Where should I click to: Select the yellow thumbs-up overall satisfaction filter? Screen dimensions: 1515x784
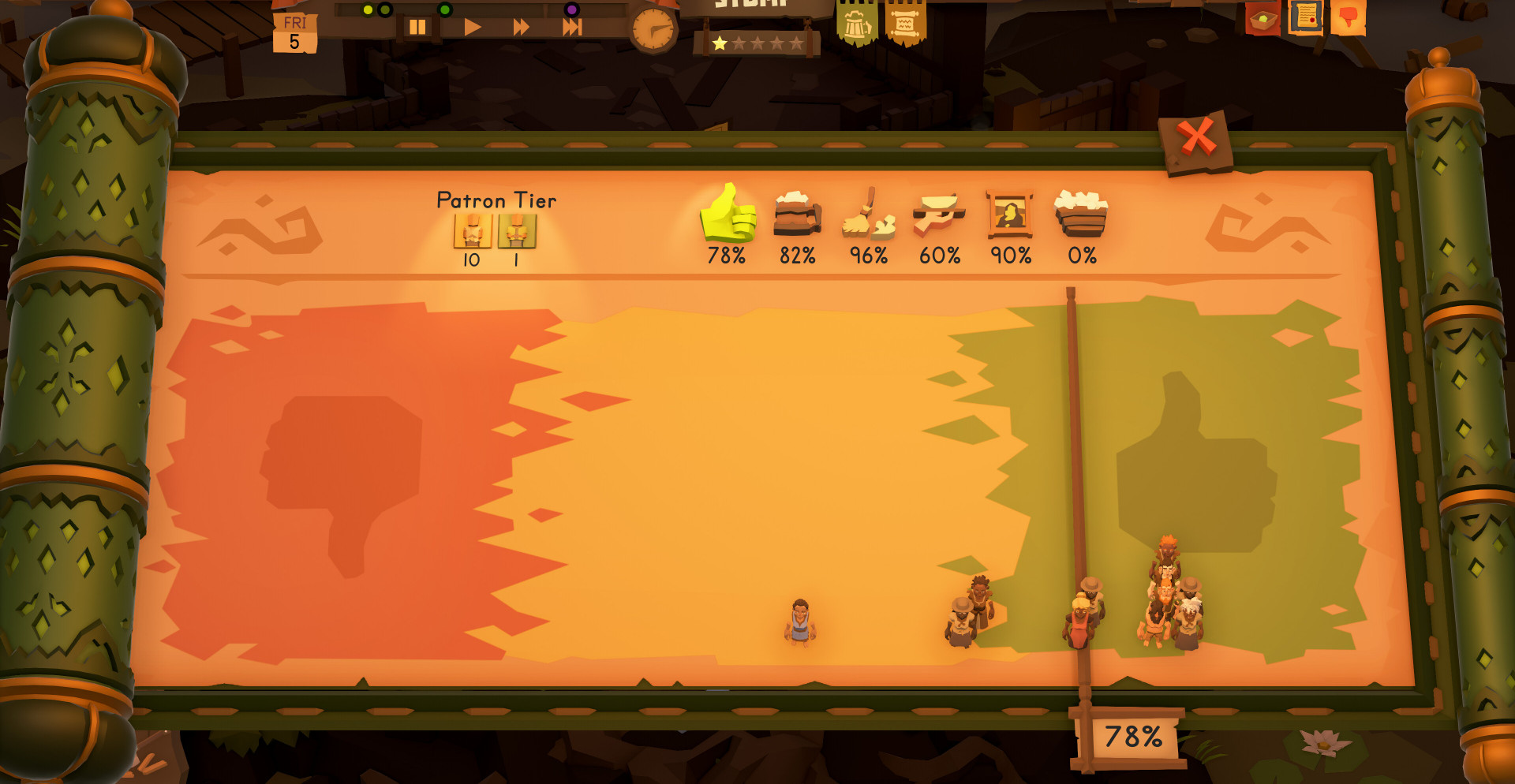[x=728, y=215]
